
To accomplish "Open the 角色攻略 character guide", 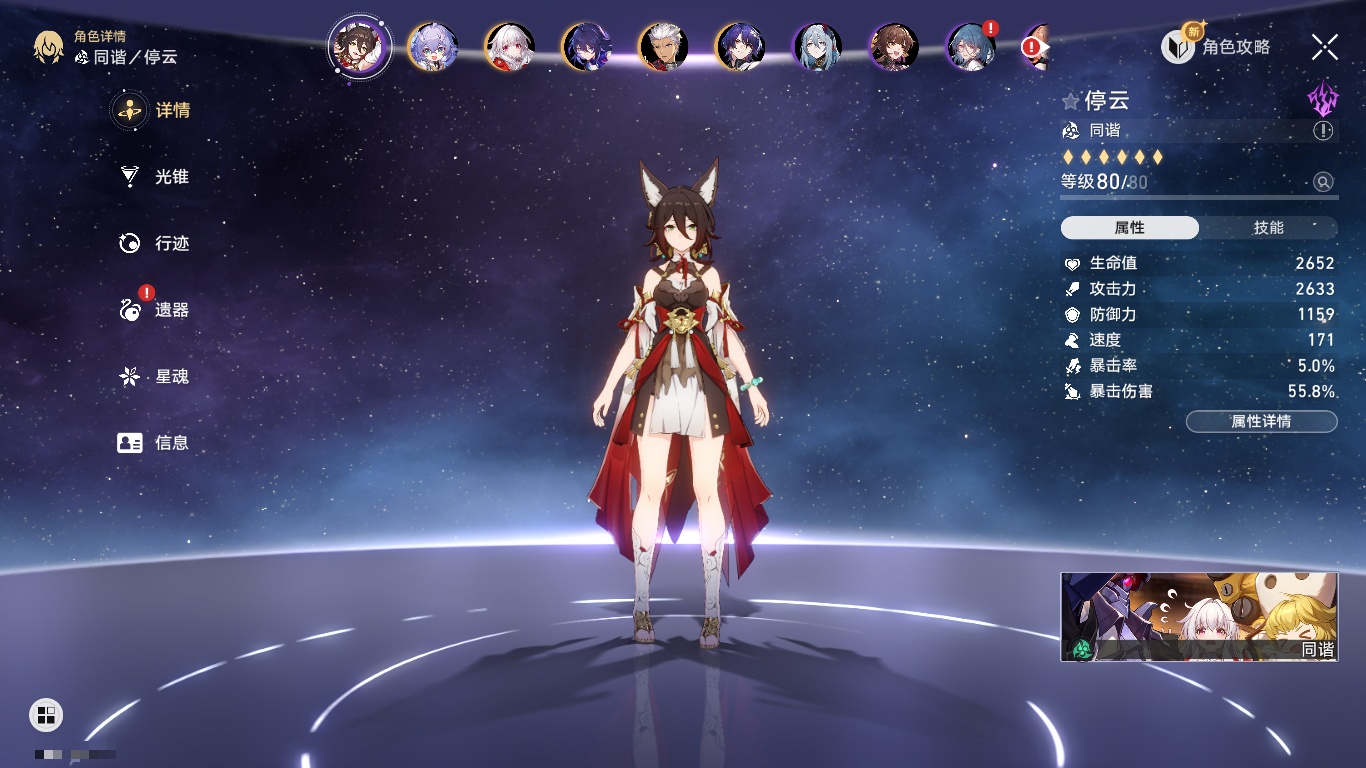I will coord(1217,47).
